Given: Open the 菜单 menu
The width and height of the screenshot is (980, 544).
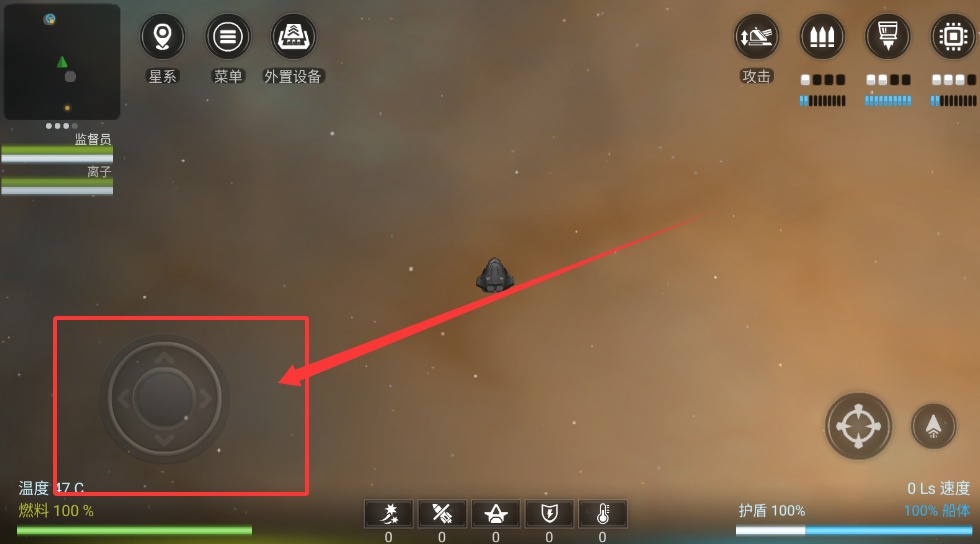Looking at the screenshot, I should click(228, 37).
